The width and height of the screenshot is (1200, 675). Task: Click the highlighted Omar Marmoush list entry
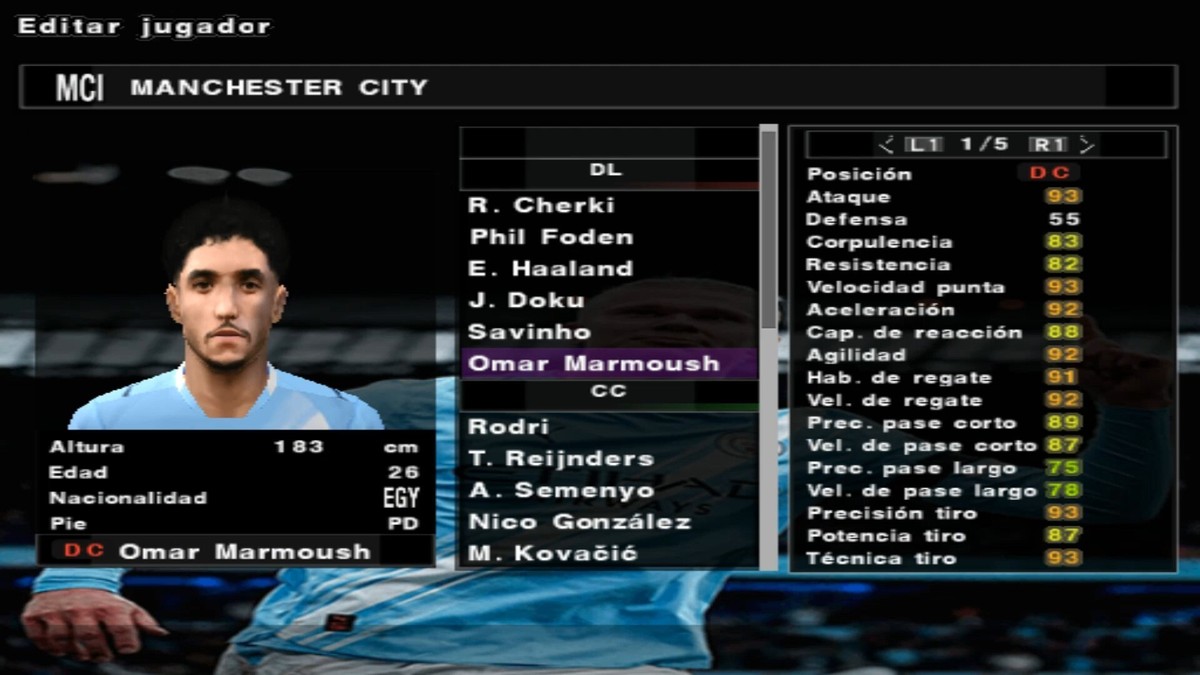(594, 363)
